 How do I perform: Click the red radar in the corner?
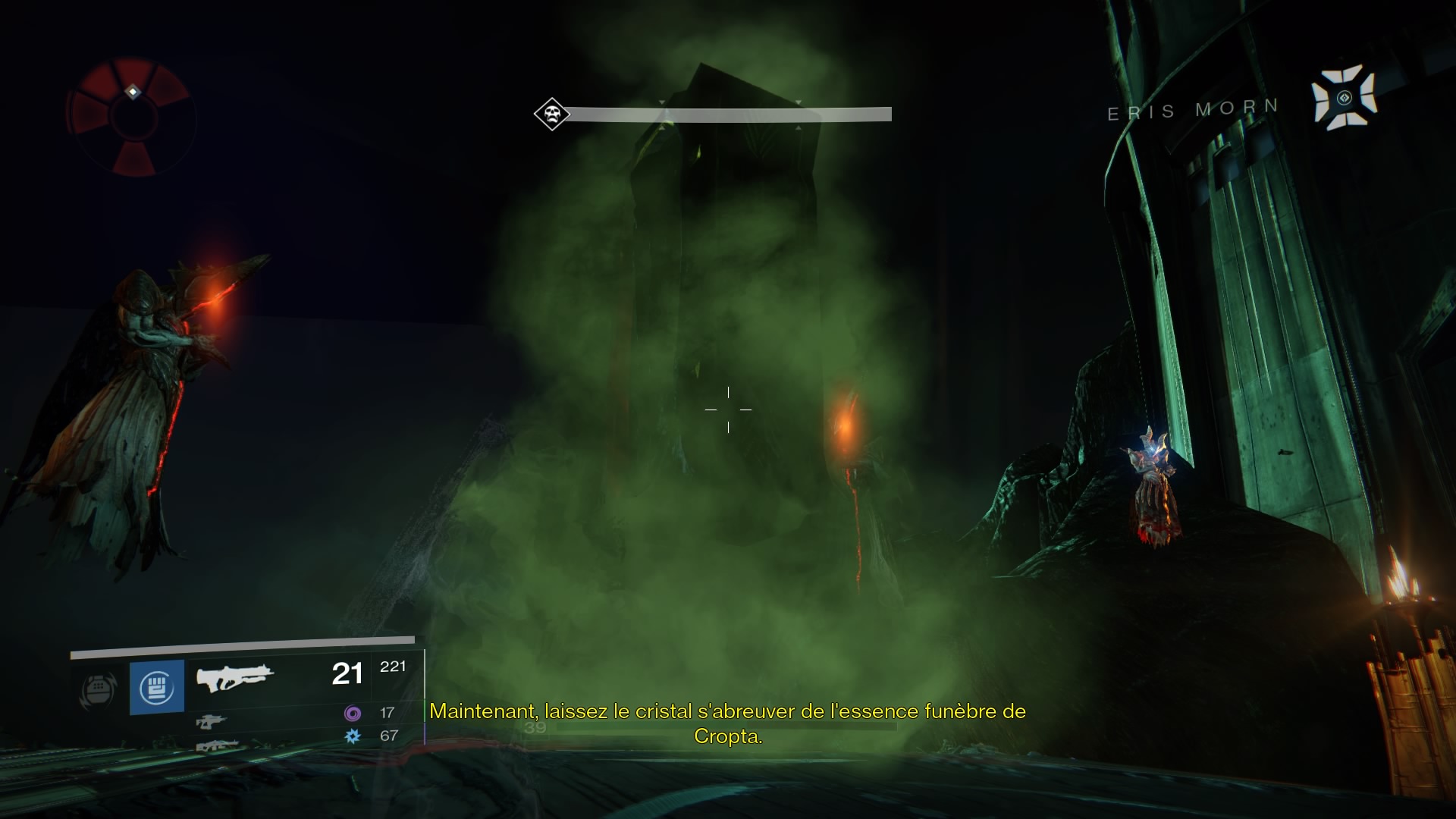pyautogui.click(x=132, y=118)
